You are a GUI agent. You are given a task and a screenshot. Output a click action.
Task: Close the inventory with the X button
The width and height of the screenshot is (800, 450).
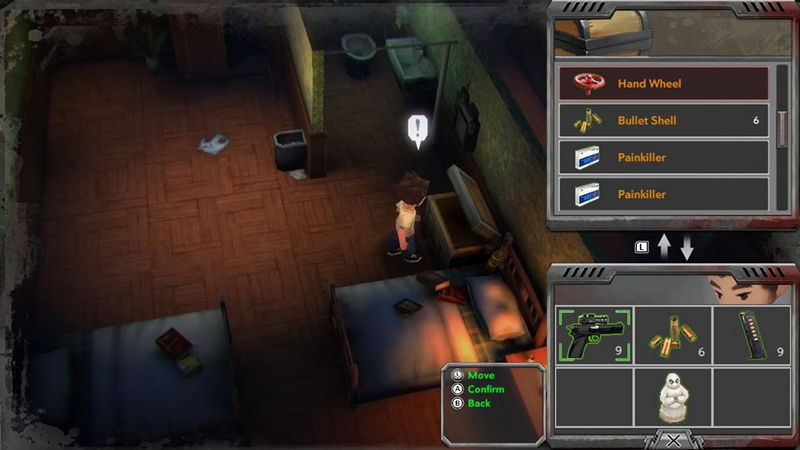point(674,439)
